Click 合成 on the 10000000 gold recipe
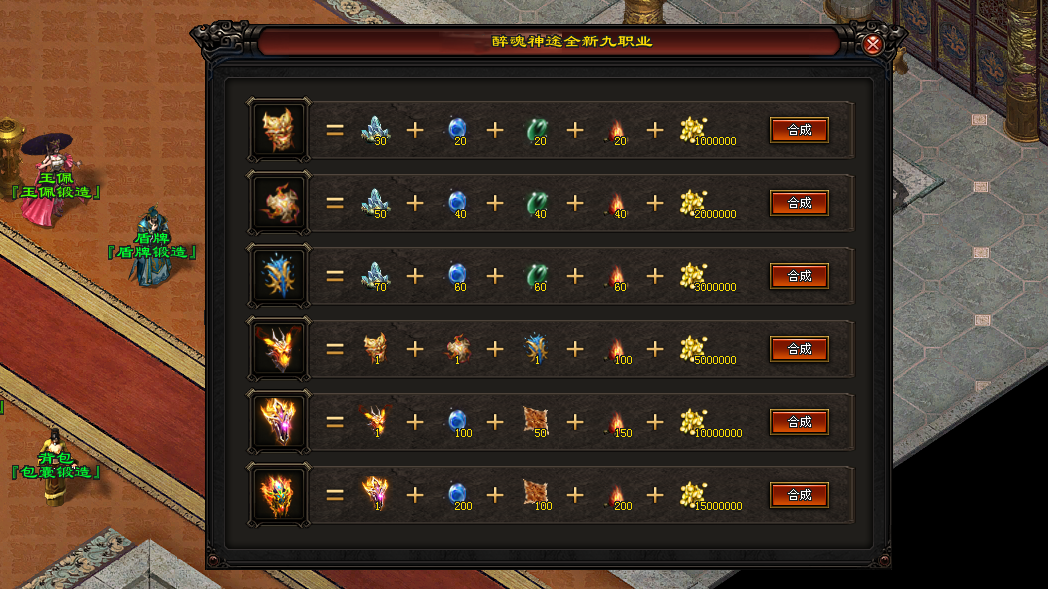 799,422
